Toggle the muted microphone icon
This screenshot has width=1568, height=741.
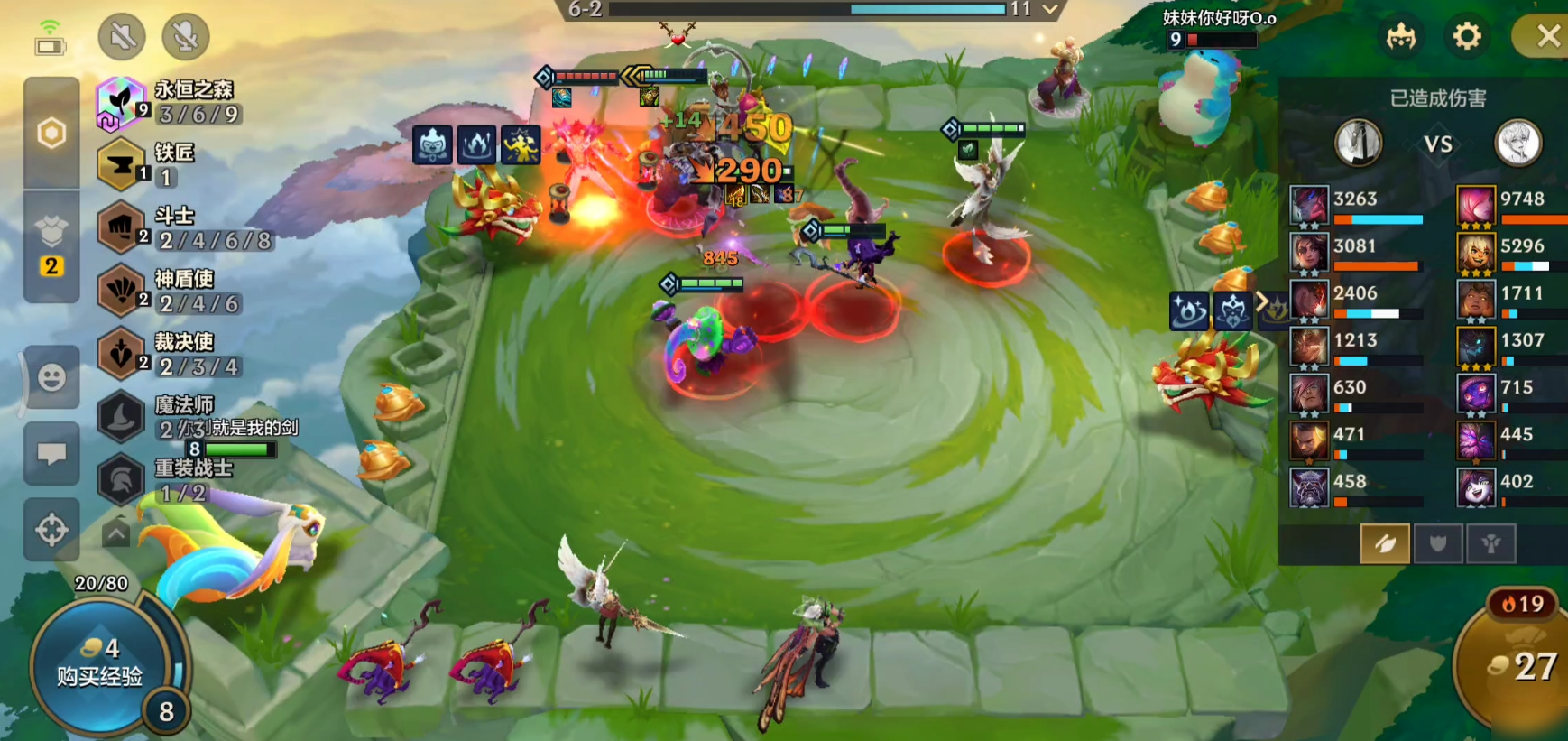tap(185, 36)
